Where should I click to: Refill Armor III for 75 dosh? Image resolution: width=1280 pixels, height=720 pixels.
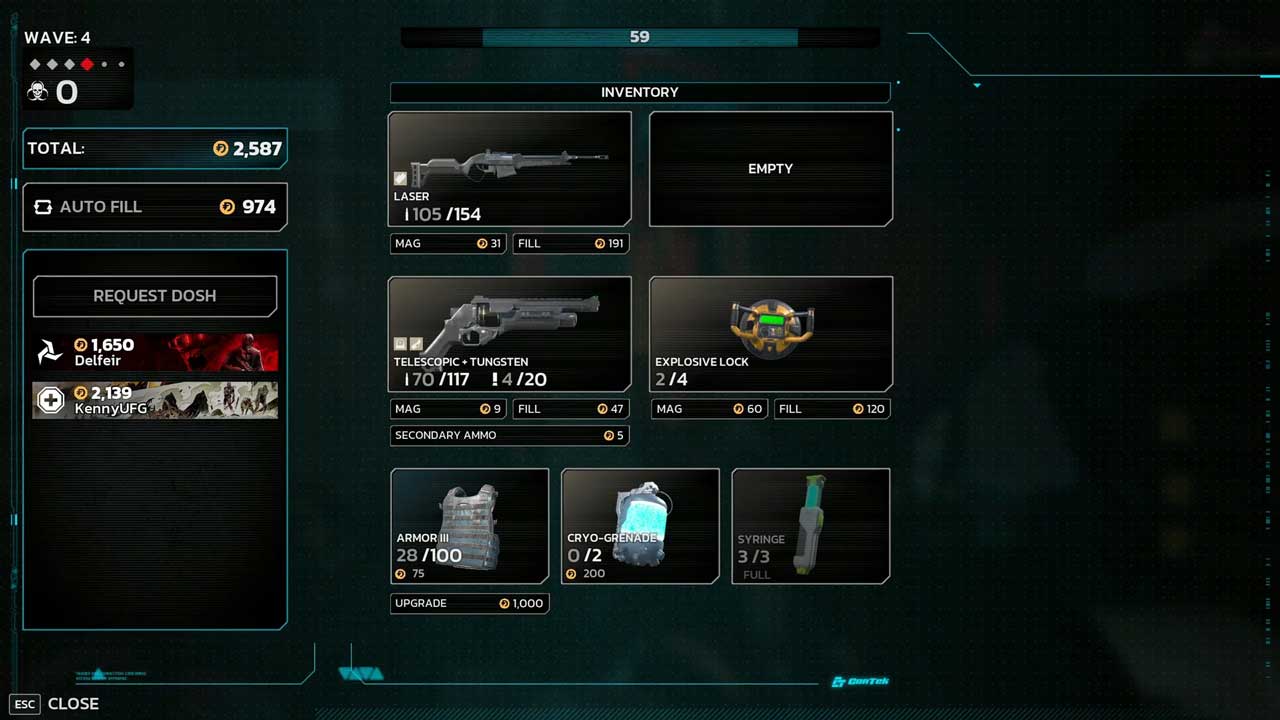pyautogui.click(x=469, y=526)
